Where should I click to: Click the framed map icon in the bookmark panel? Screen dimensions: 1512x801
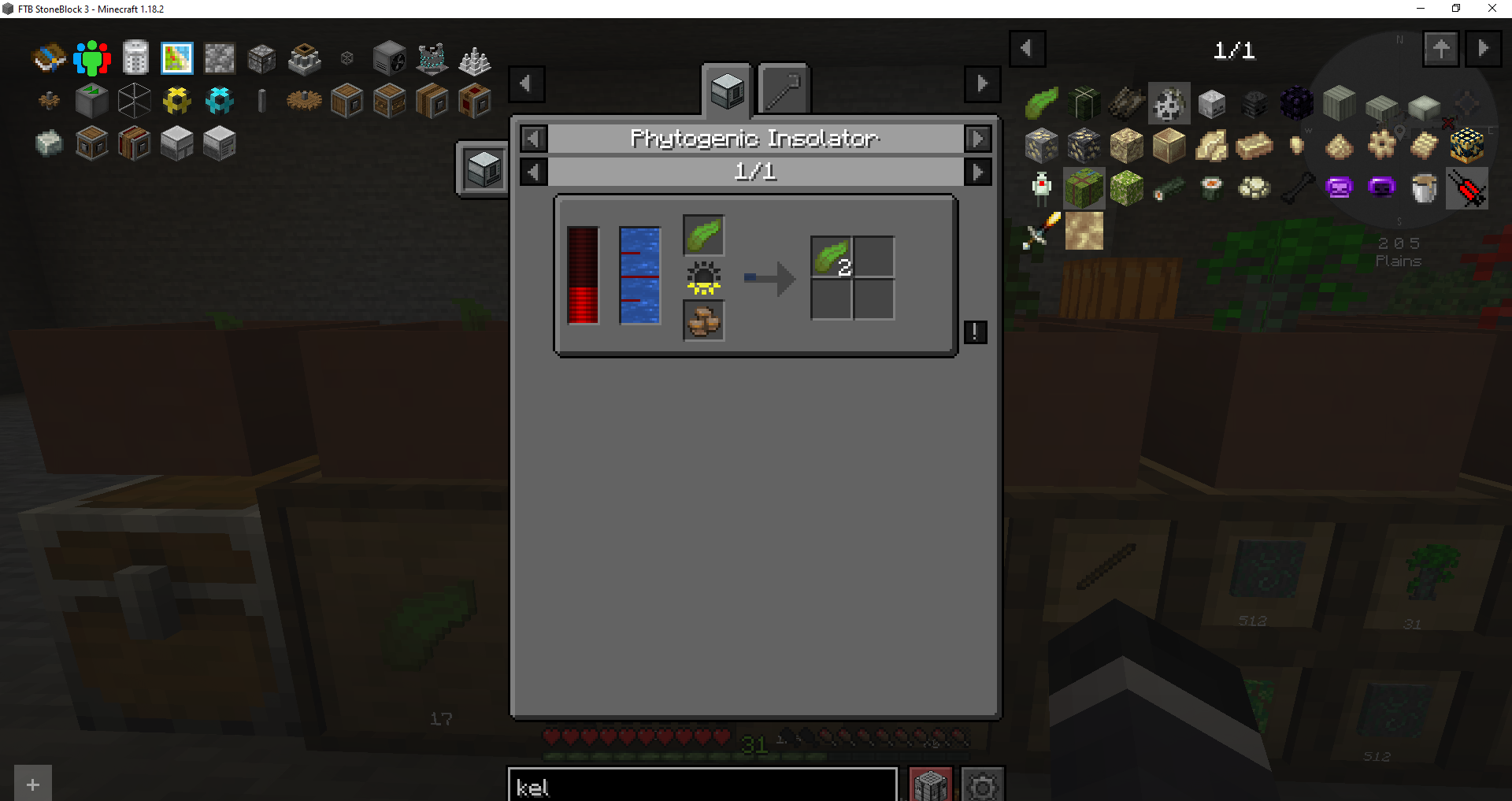(x=176, y=57)
